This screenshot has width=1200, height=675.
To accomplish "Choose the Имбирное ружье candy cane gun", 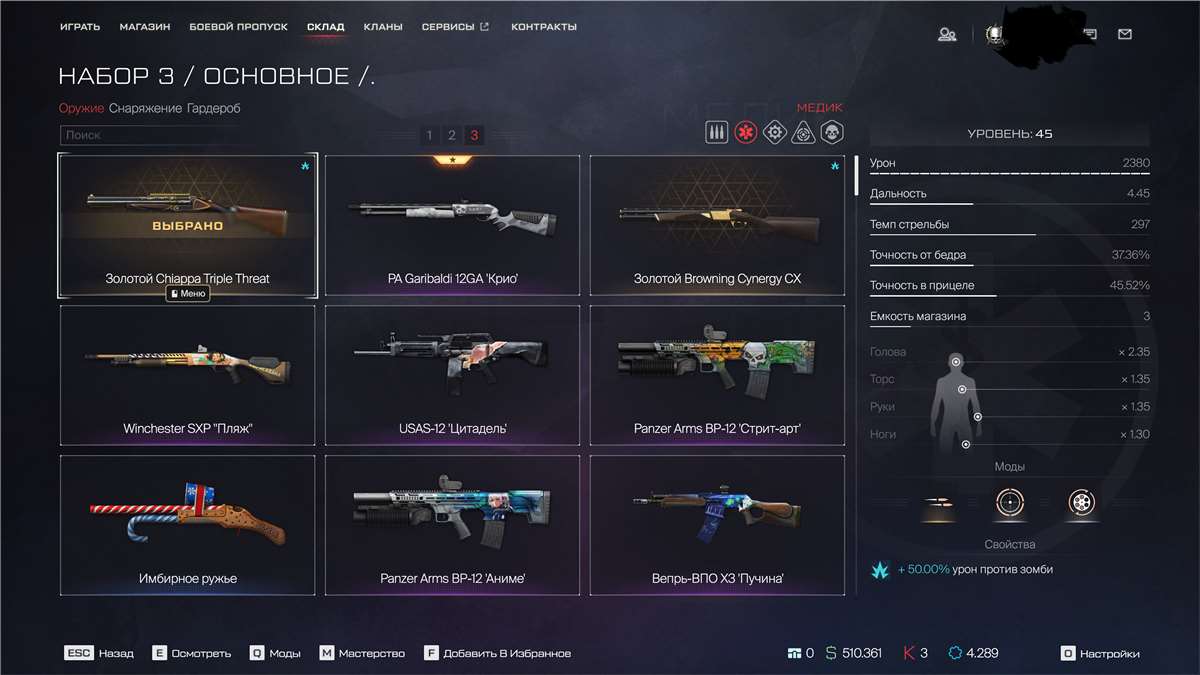I will pos(187,525).
